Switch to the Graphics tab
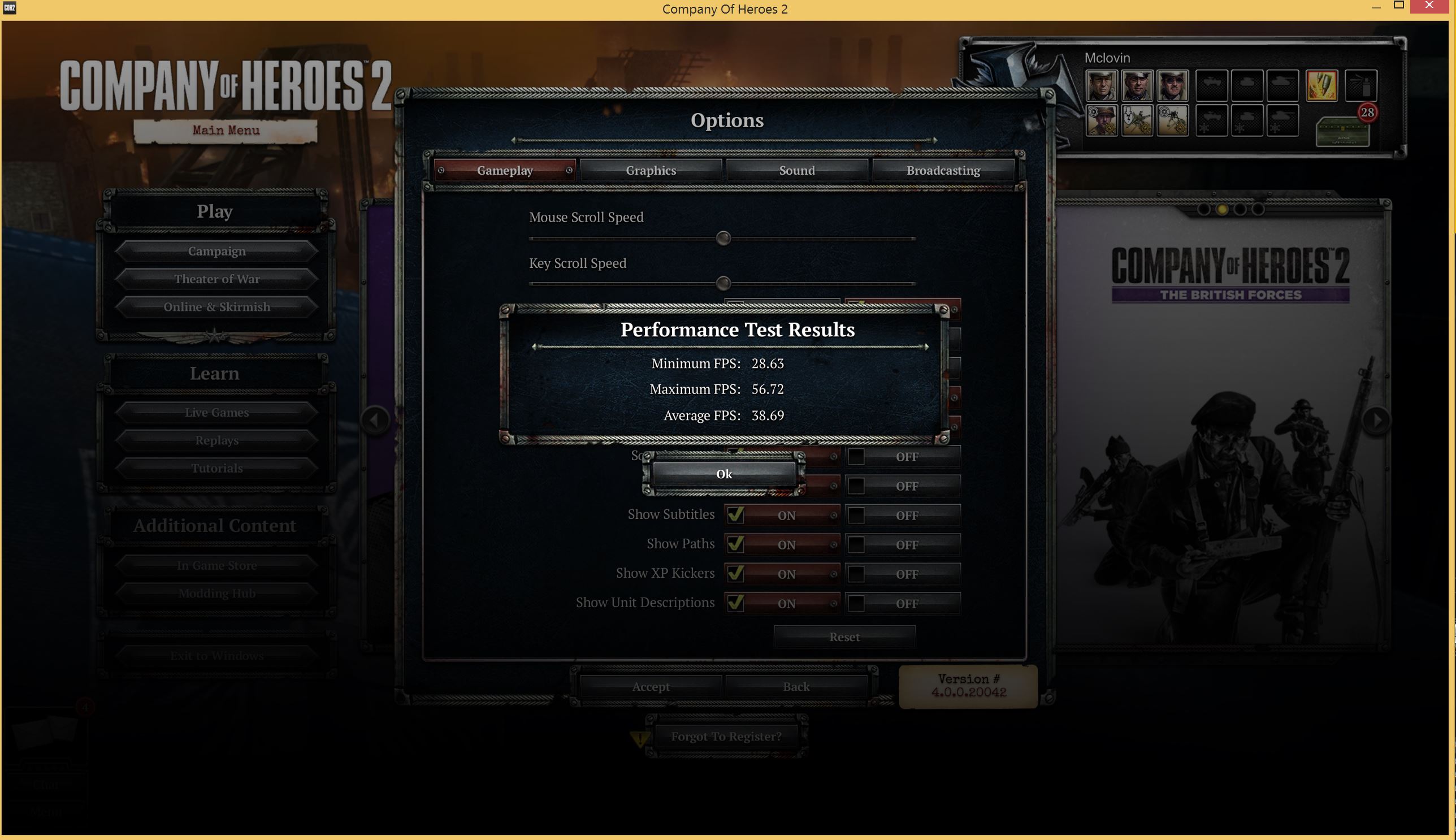This screenshot has width=1456, height=840. (x=651, y=170)
